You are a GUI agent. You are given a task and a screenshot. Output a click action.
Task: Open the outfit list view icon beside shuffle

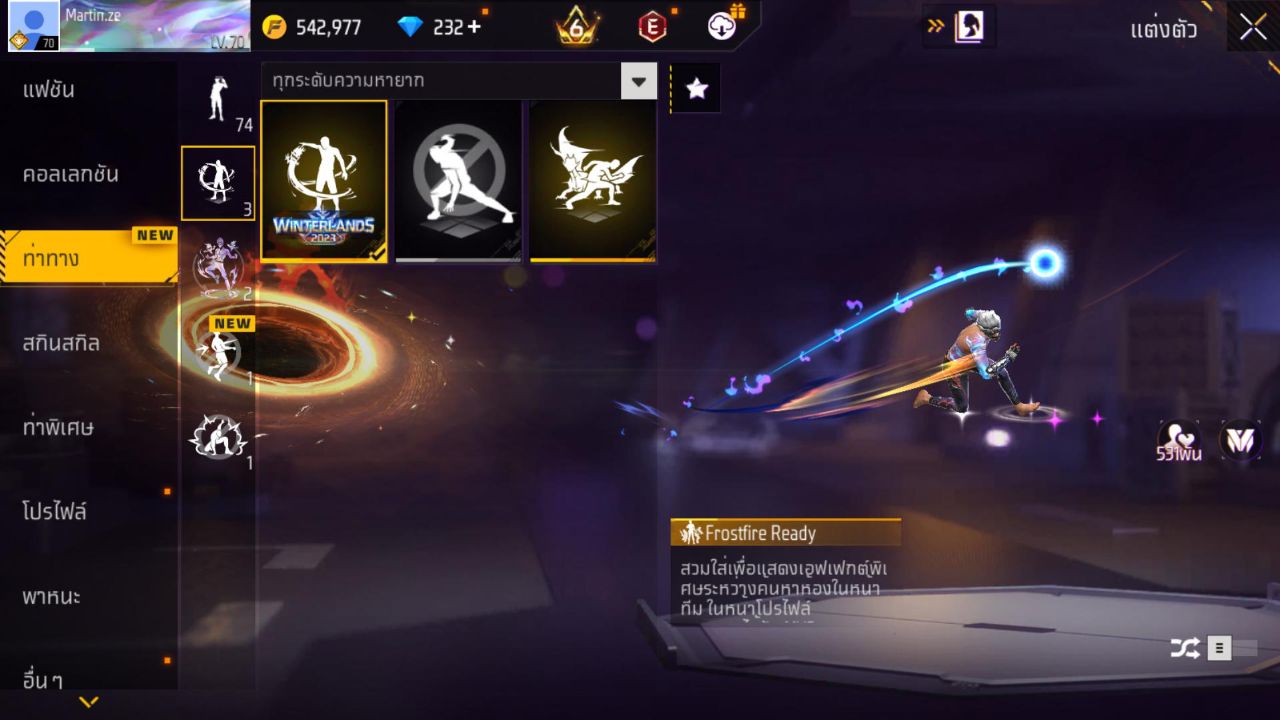(x=1220, y=647)
